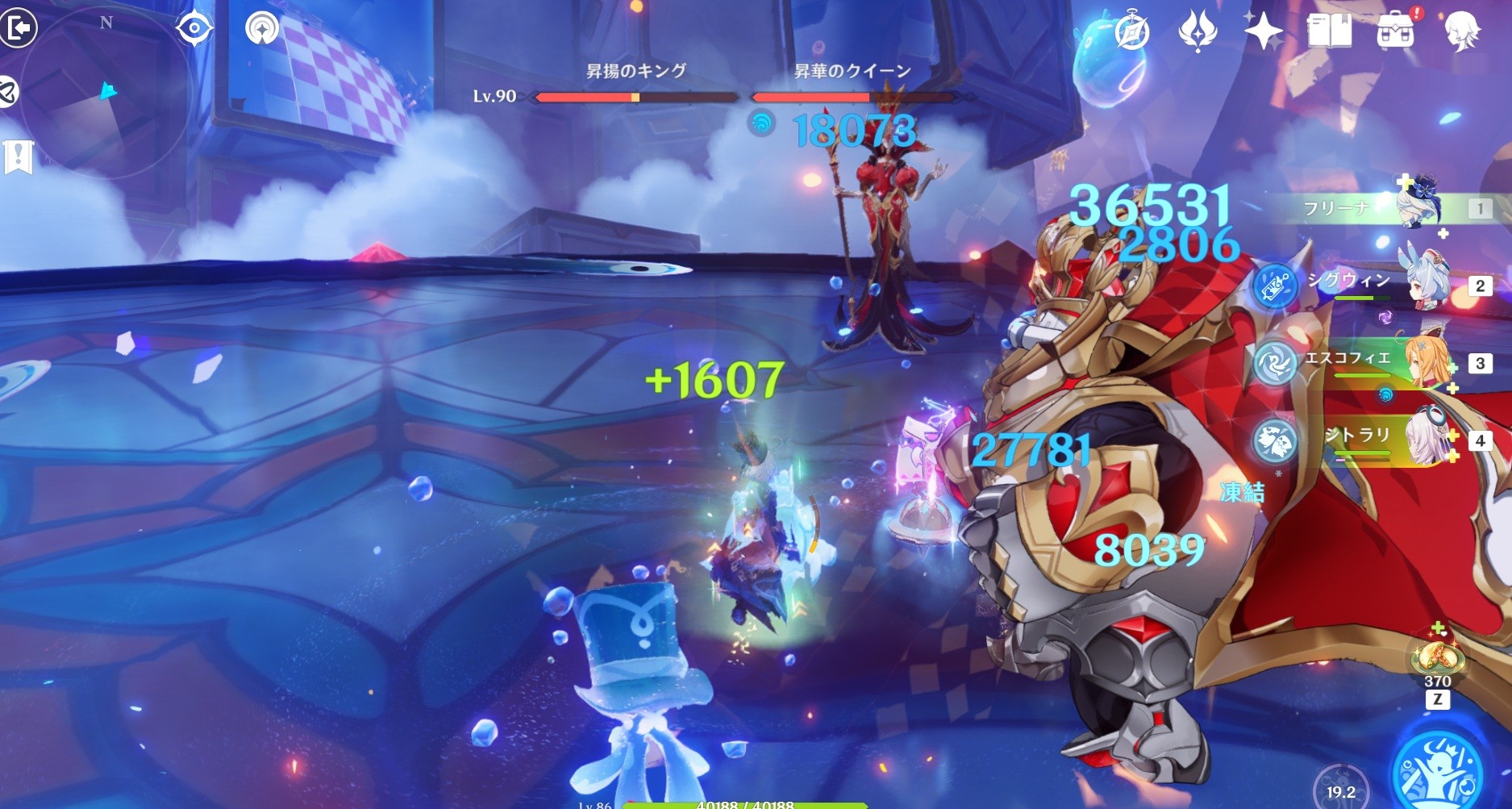Open the four-point star Events icon
The image size is (1512, 809).
click(x=1263, y=32)
